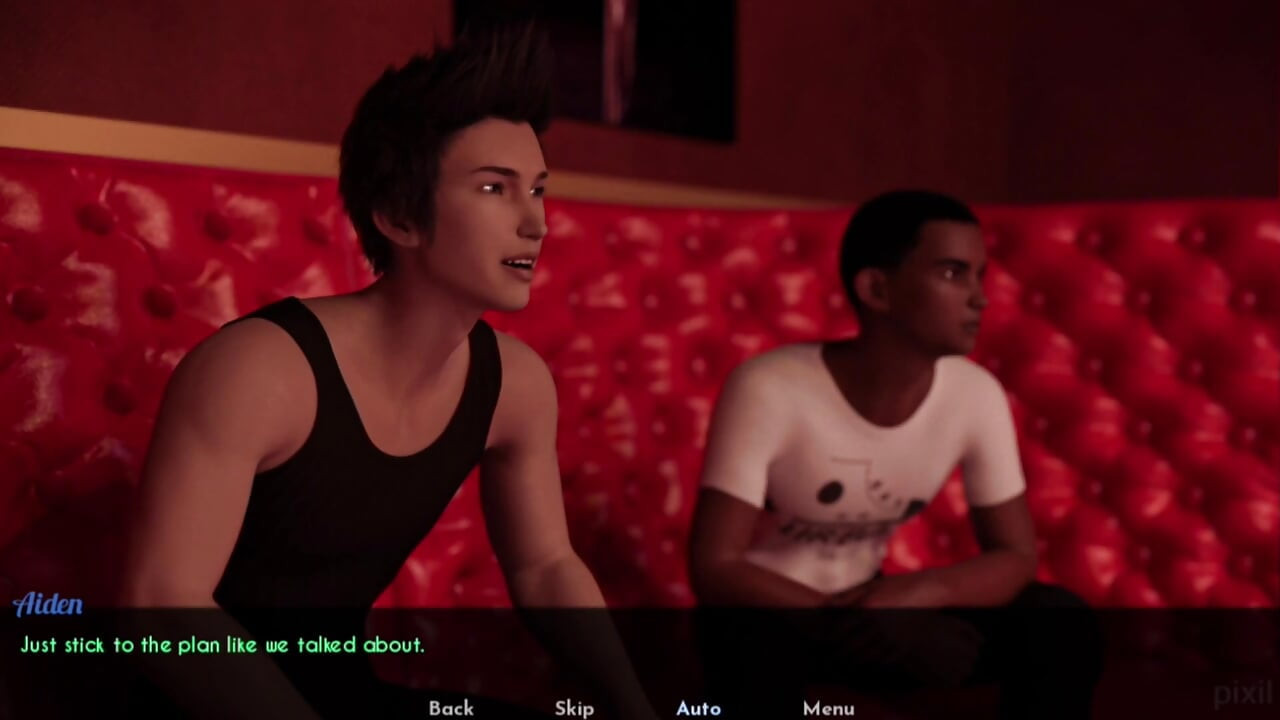Screen dimensions: 1280x720
Task: Disable the highlighted Auto-advance mode
Action: (698, 708)
